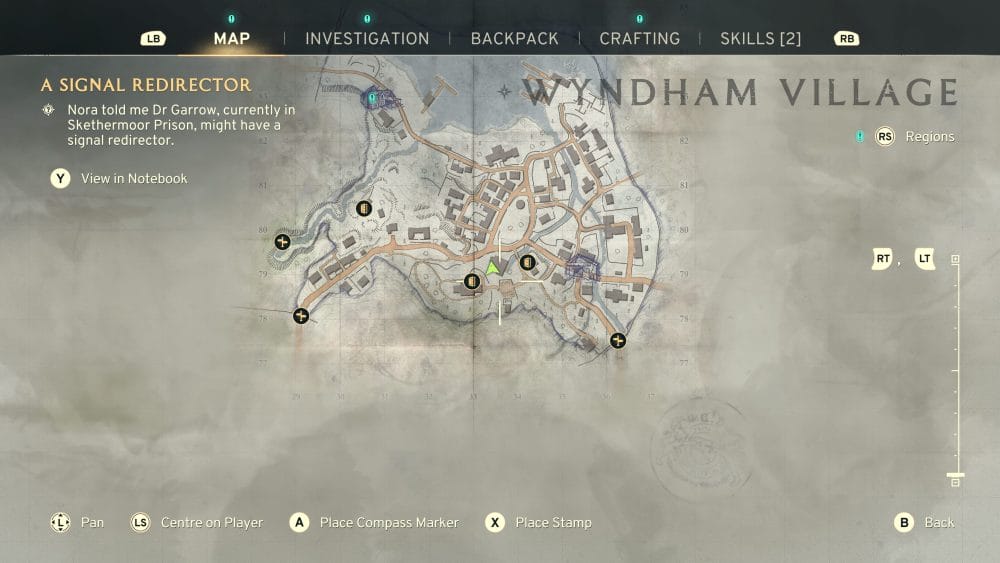The height and width of the screenshot is (563, 1000).
Task: Click the green player arrow on map
Action: pyautogui.click(x=492, y=268)
